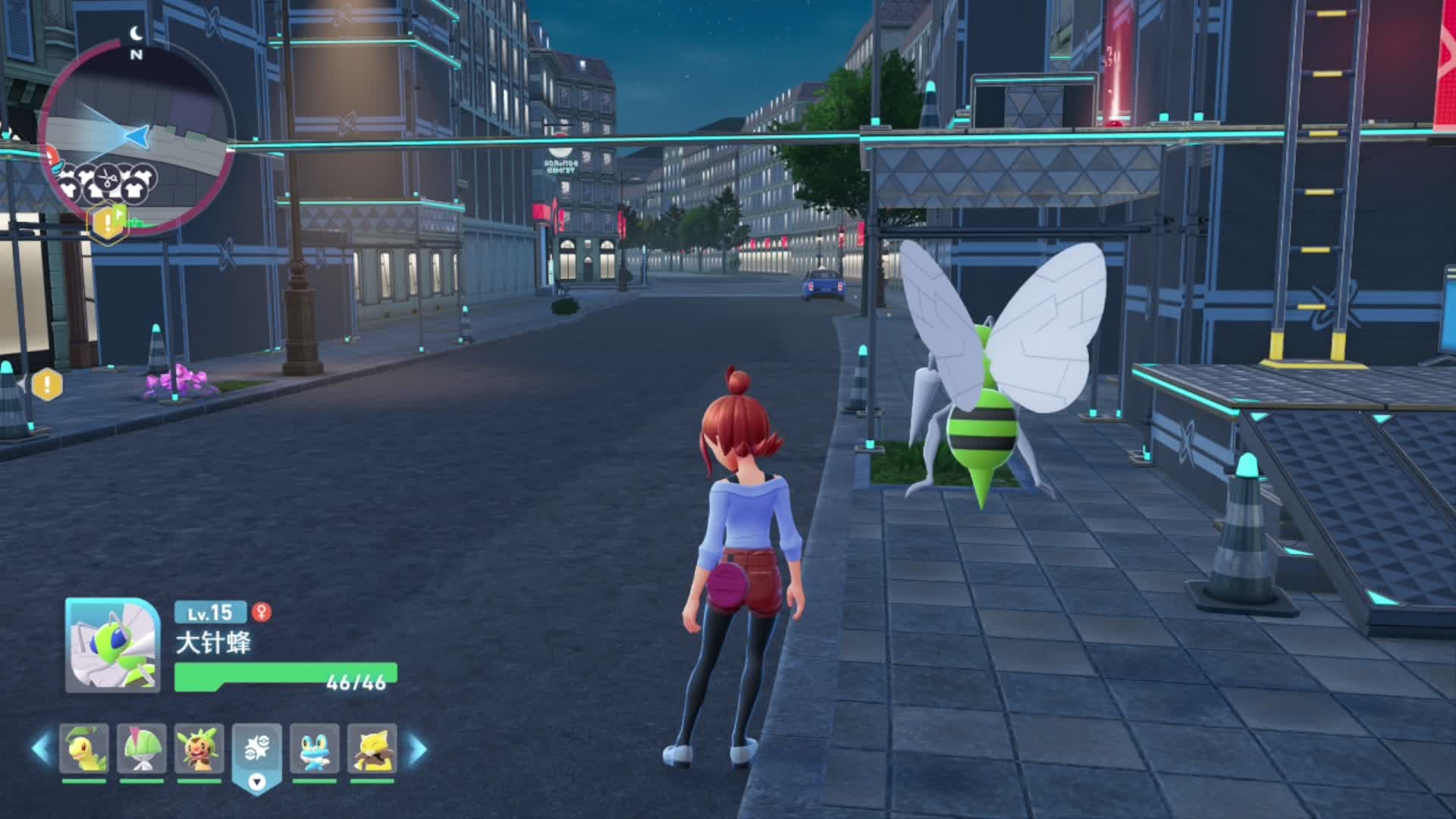Screen dimensions: 1456x819
Task: Select Chikorita in the party bar
Action: pyautogui.click(x=84, y=748)
